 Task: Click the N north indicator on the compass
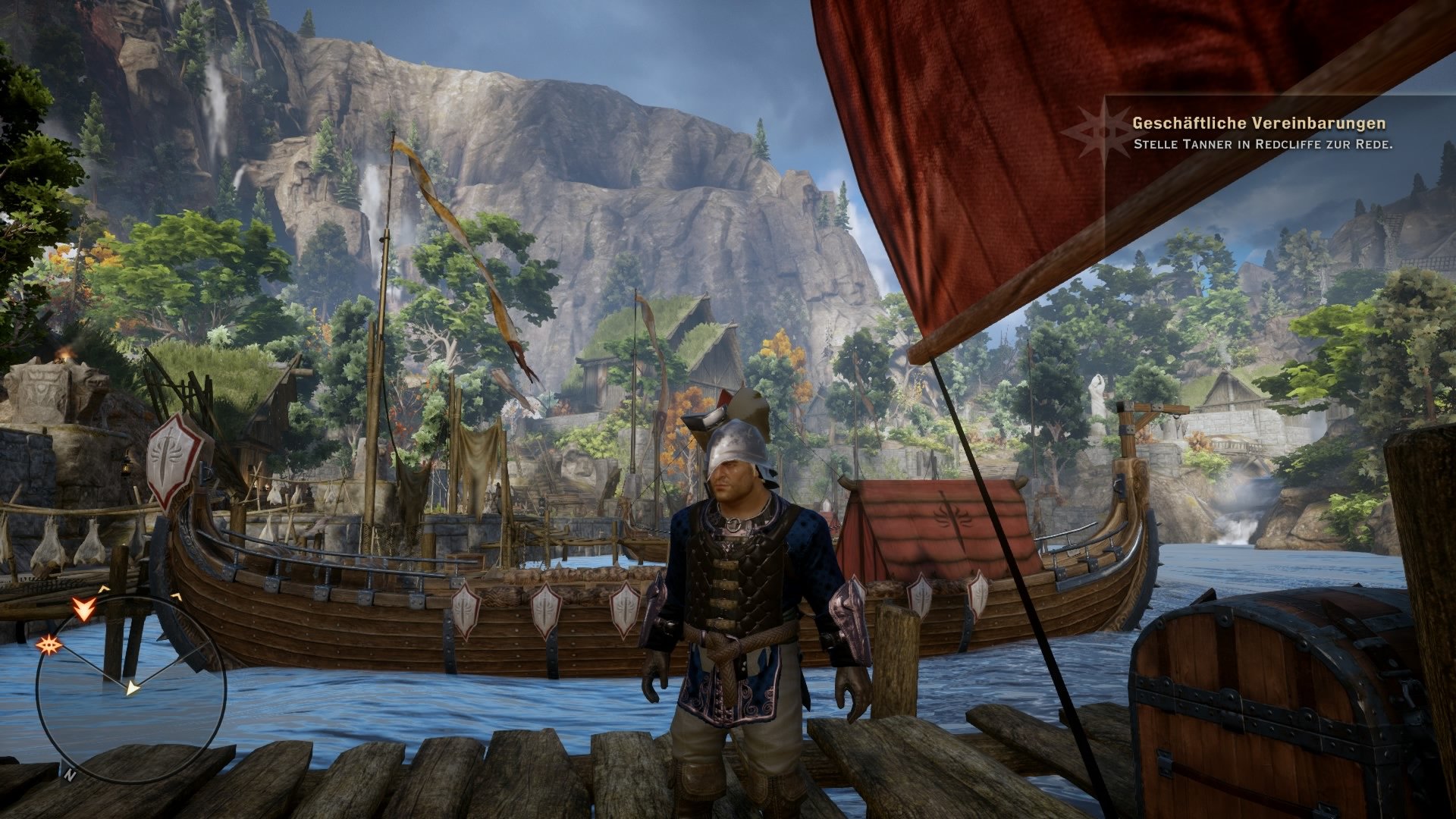tap(71, 774)
